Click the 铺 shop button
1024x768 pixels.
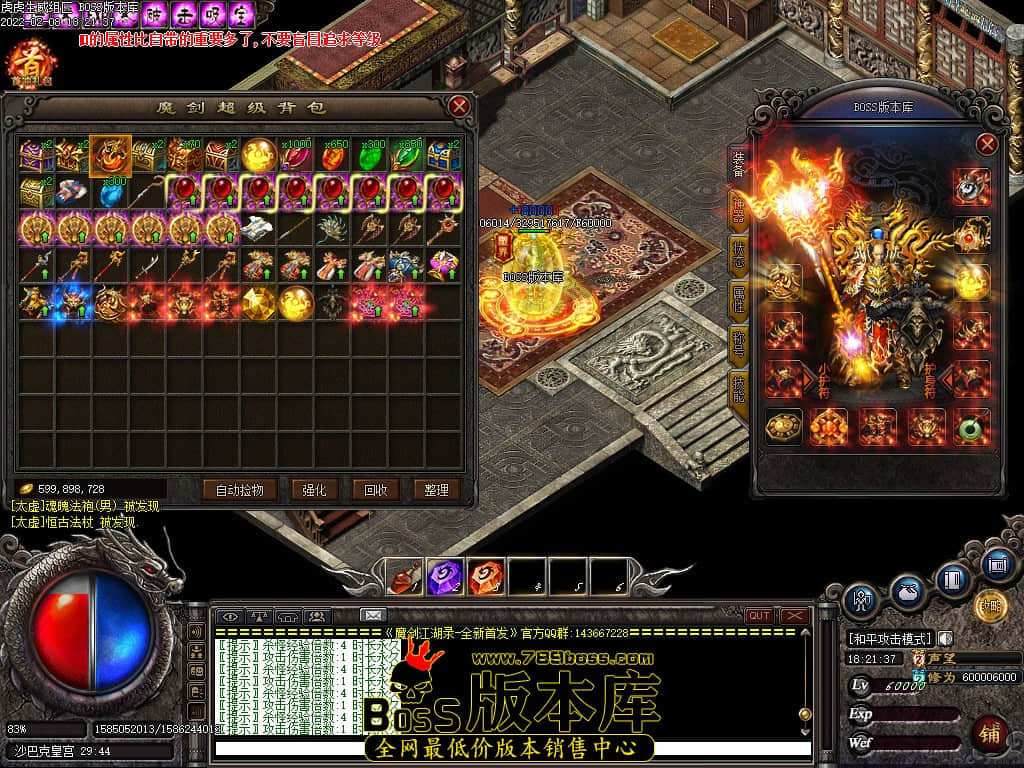[x=989, y=731]
